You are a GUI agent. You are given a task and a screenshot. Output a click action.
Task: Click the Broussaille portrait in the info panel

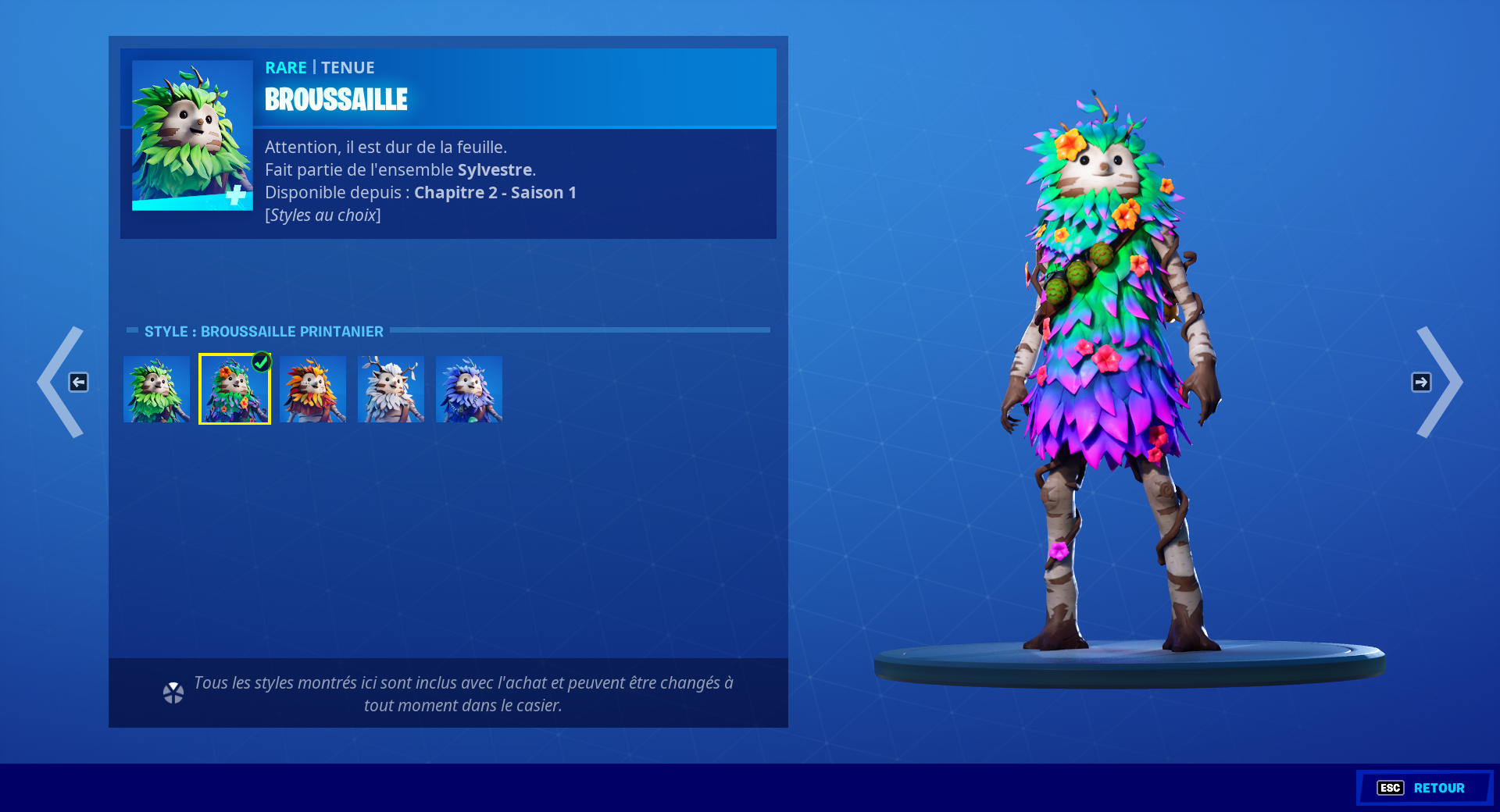point(193,133)
